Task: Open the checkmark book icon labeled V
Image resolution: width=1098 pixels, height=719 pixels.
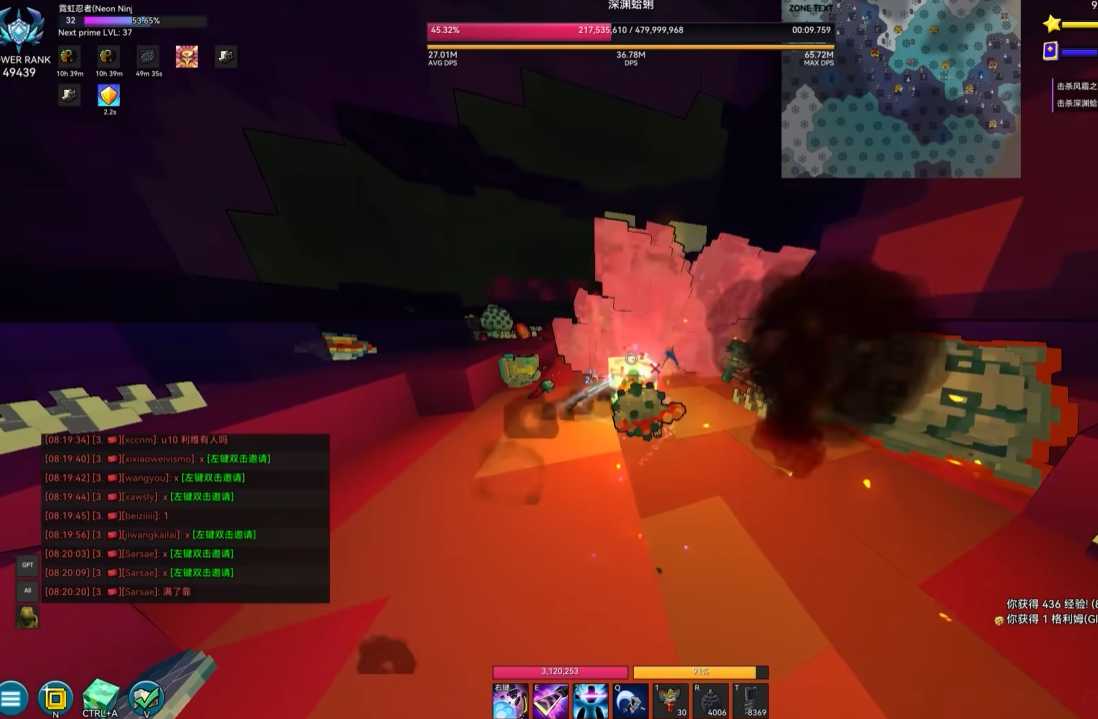Action: (x=146, y=696)
